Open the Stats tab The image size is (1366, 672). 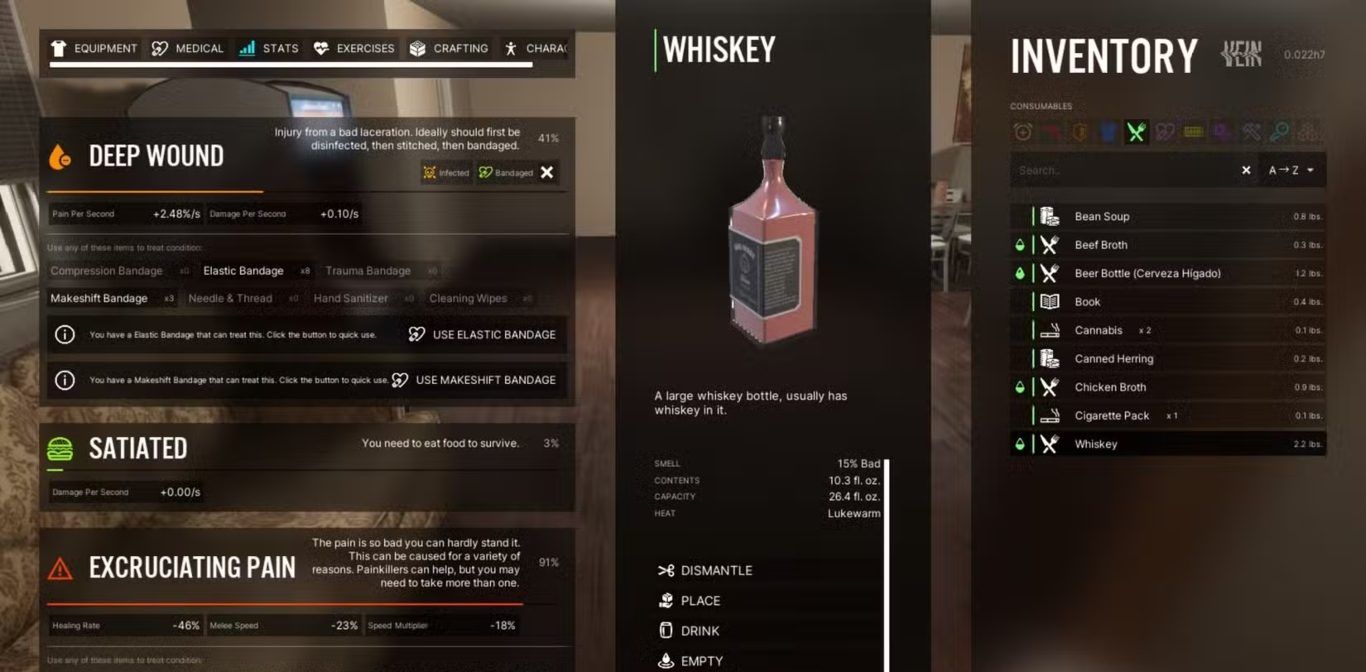pos(269,48)
